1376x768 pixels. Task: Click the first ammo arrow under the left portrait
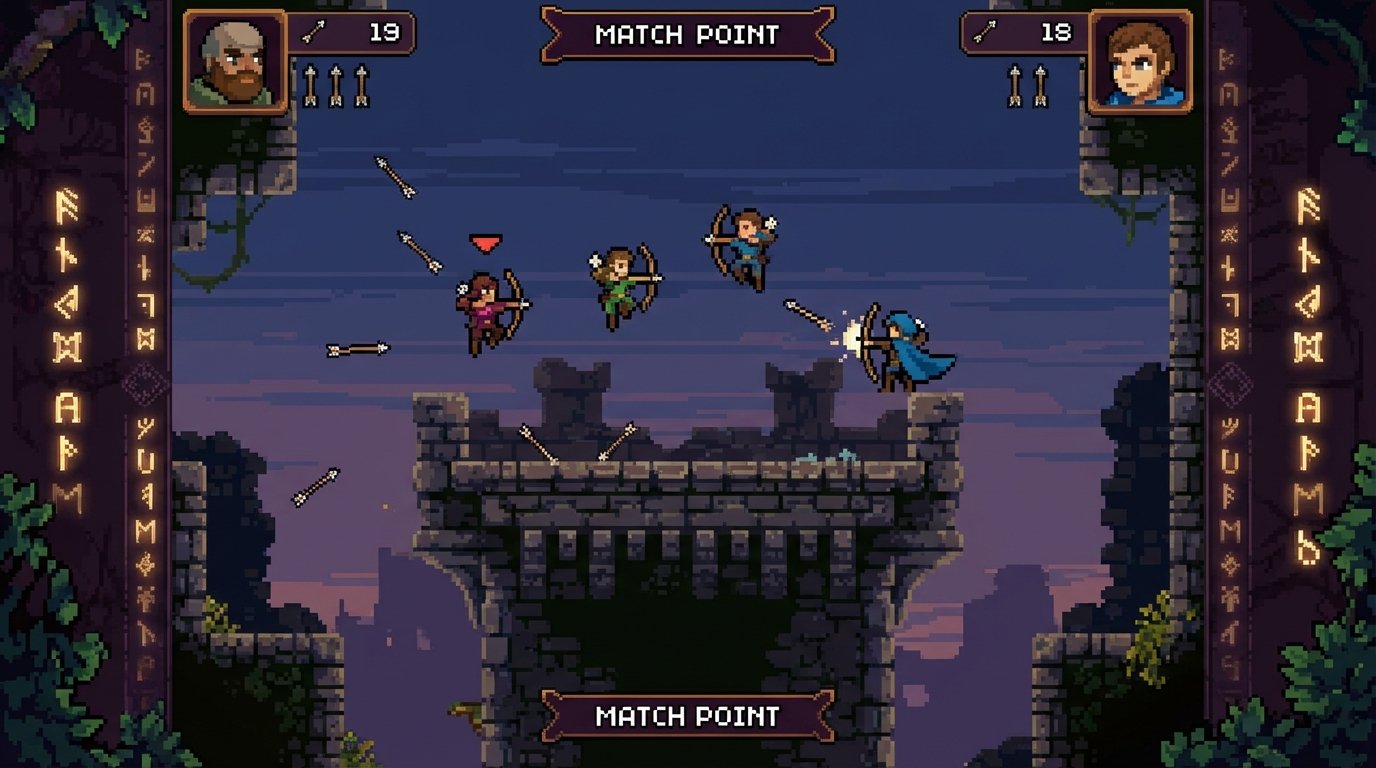[310, 85]
